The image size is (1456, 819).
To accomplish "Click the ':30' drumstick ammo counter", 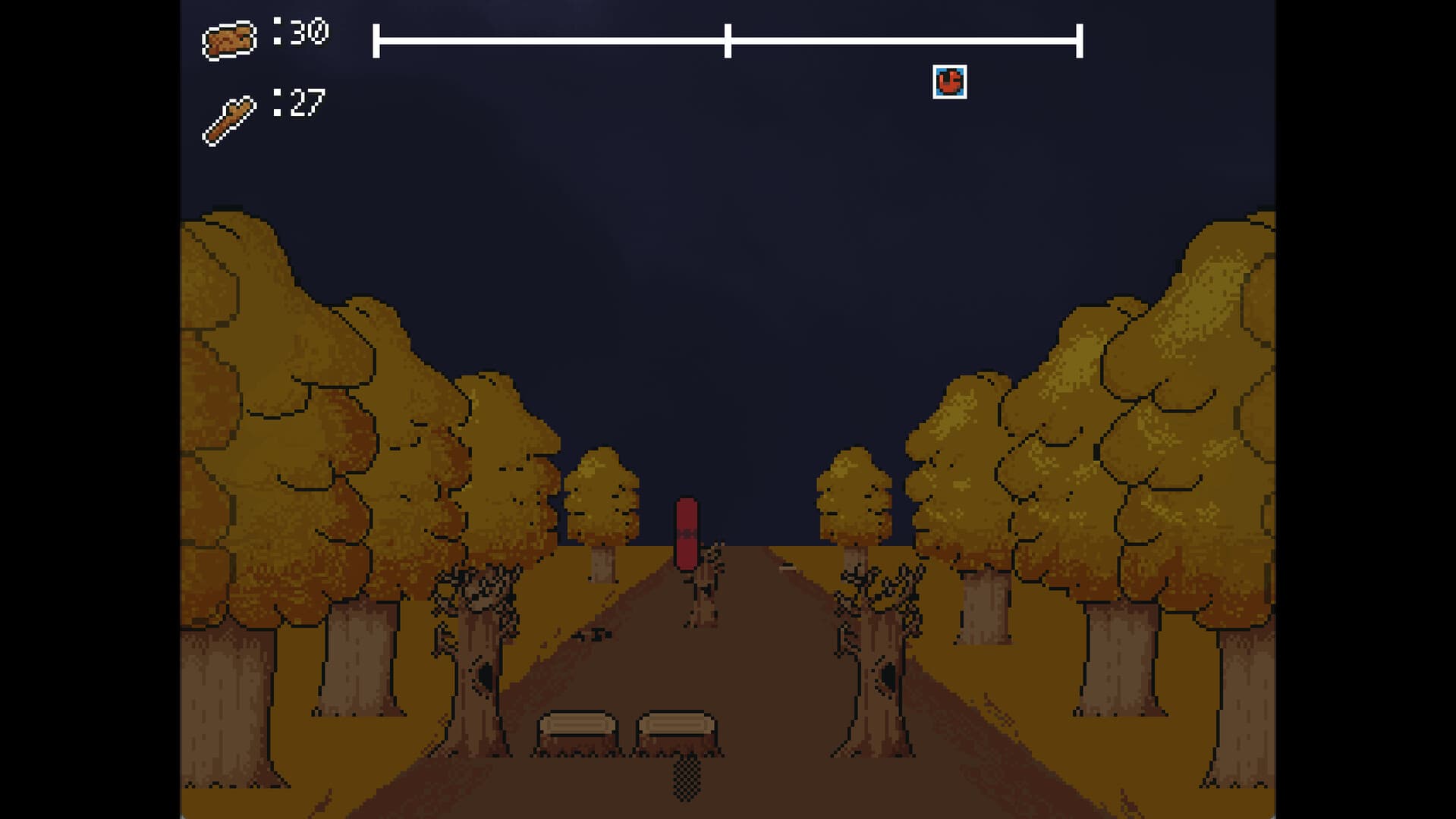I will coord(301,32).
